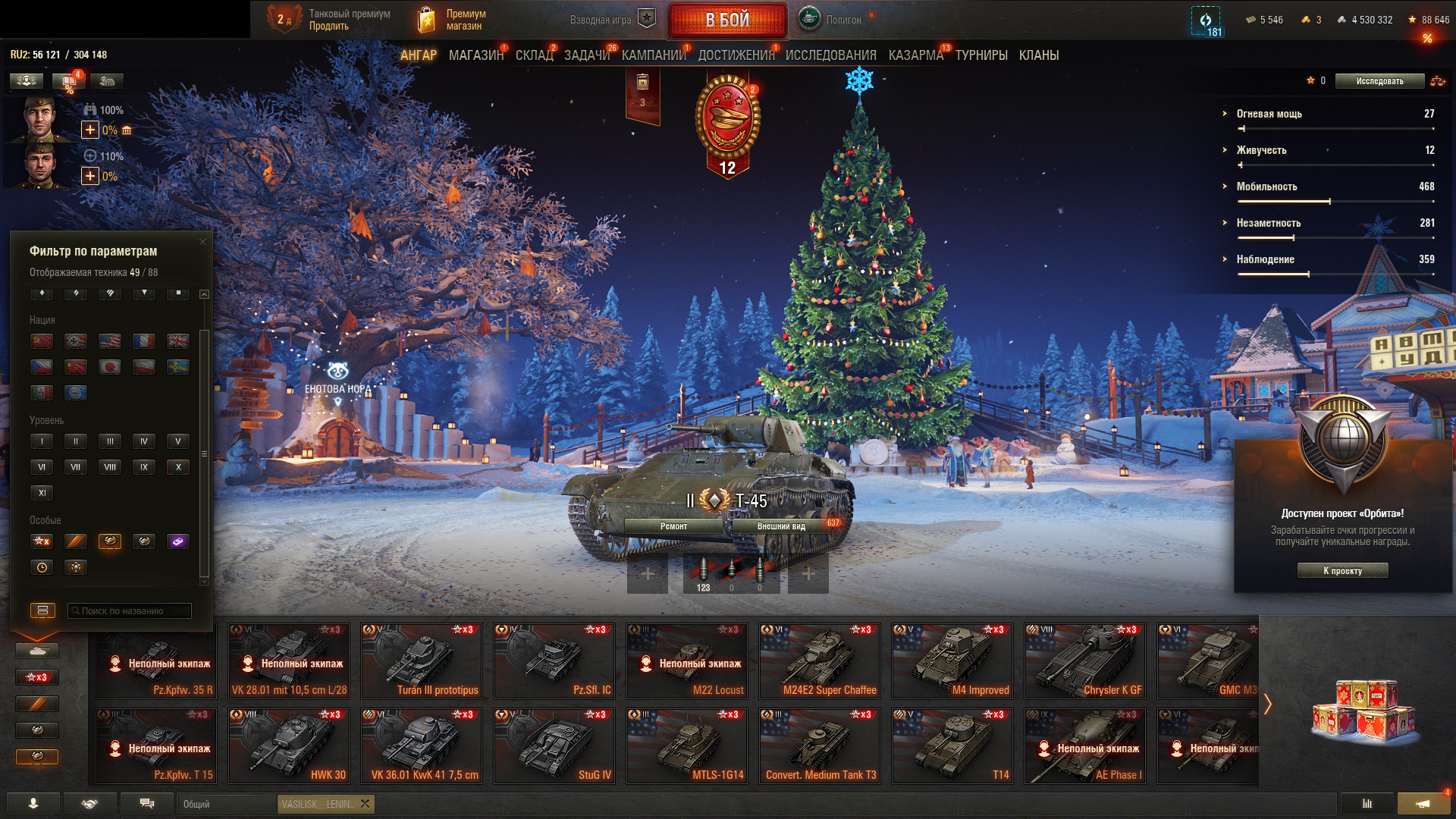1456x819 pixels.
Task: Open the КАЗАРМА tab
Action: pyautogui.click(x=915, y=55)
